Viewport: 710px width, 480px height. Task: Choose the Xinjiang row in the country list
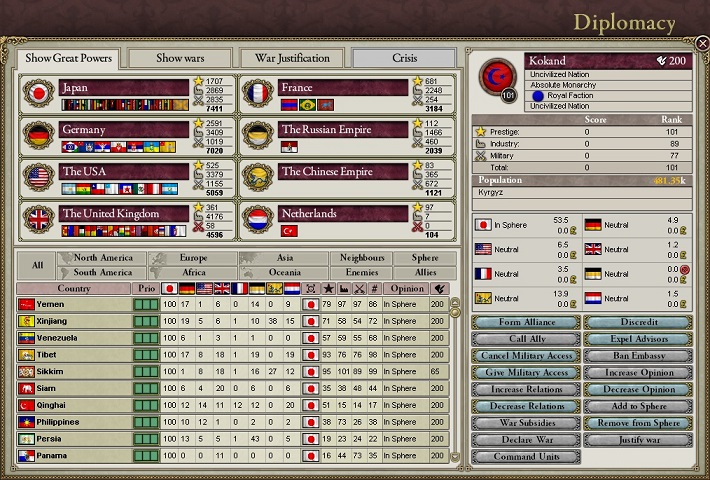75,321
